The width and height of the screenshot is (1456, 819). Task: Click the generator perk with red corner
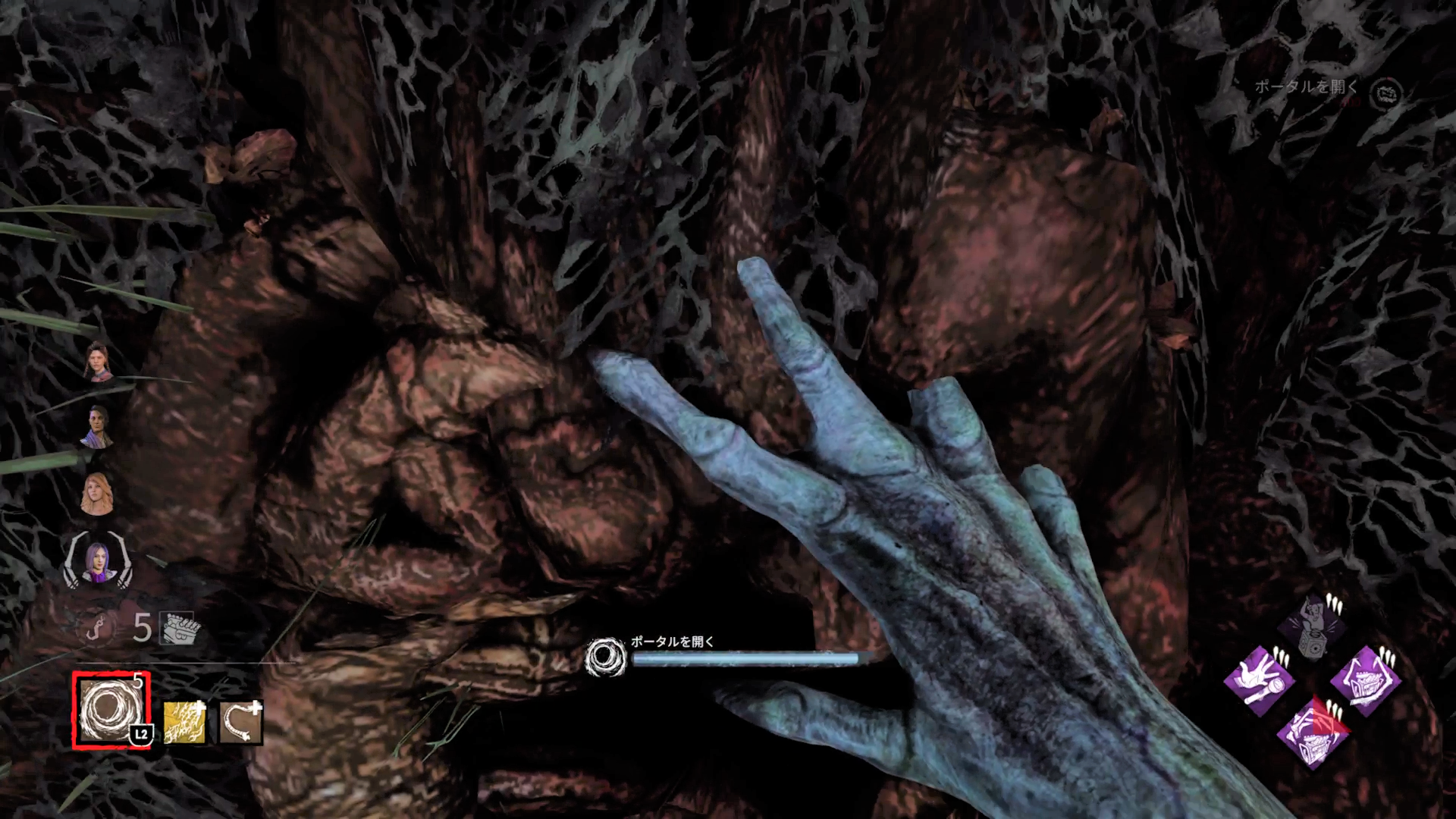pos(1311,732)
